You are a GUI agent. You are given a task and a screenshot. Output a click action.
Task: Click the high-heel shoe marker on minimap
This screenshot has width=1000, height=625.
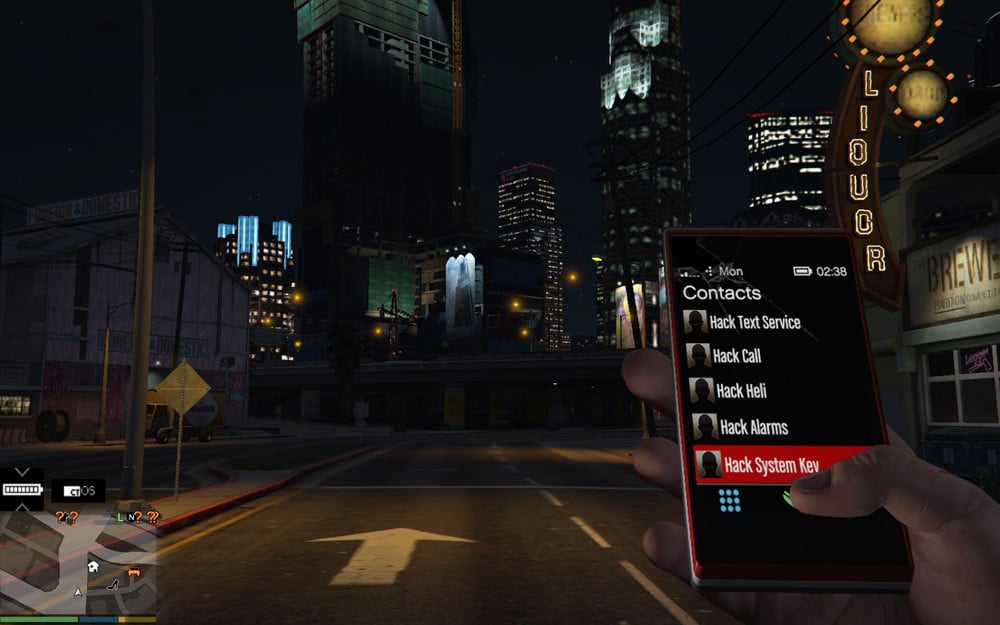113,583
